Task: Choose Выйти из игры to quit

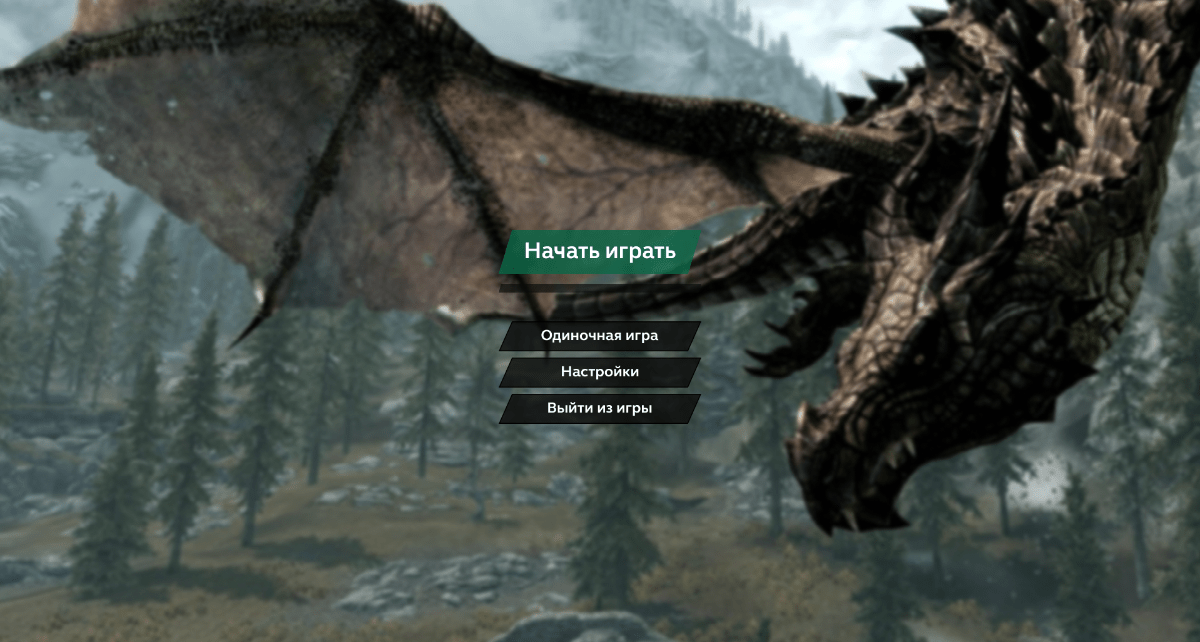Action: [x=600, y=408]
